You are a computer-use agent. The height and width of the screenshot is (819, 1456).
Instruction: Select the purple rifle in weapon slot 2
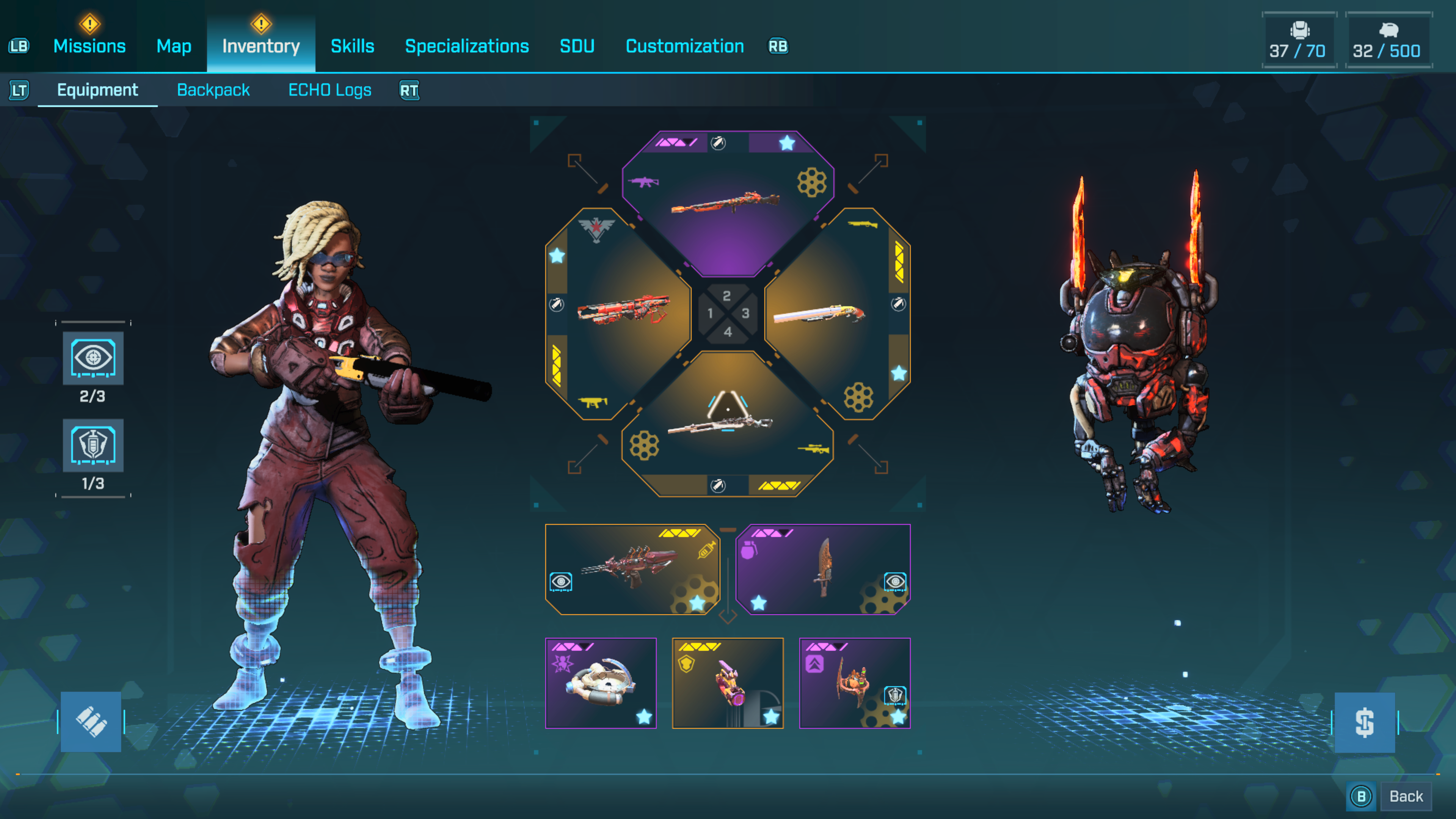[x=727, y=204]
